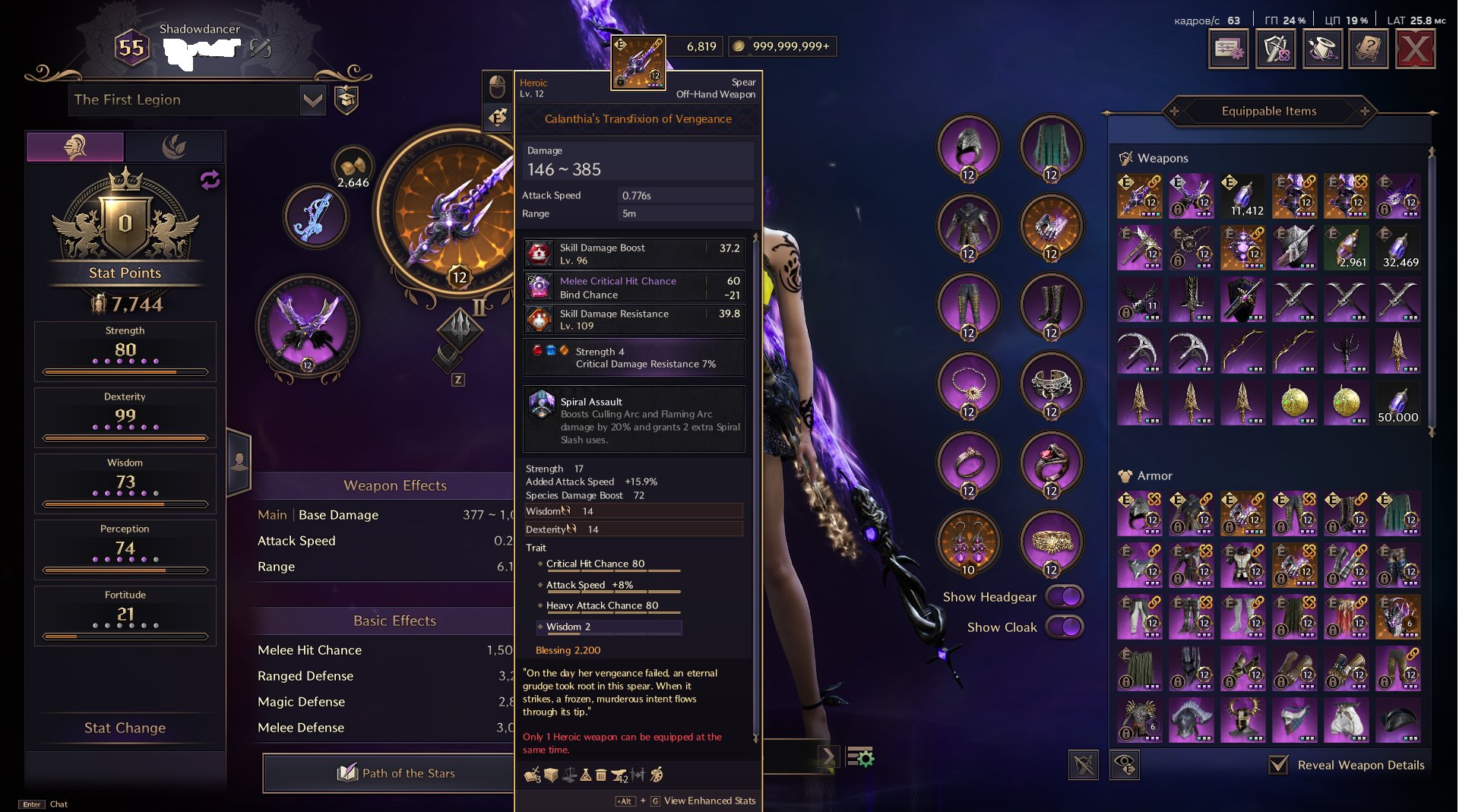
Task: Click the Stat Change button
Action: pos(125,728)
